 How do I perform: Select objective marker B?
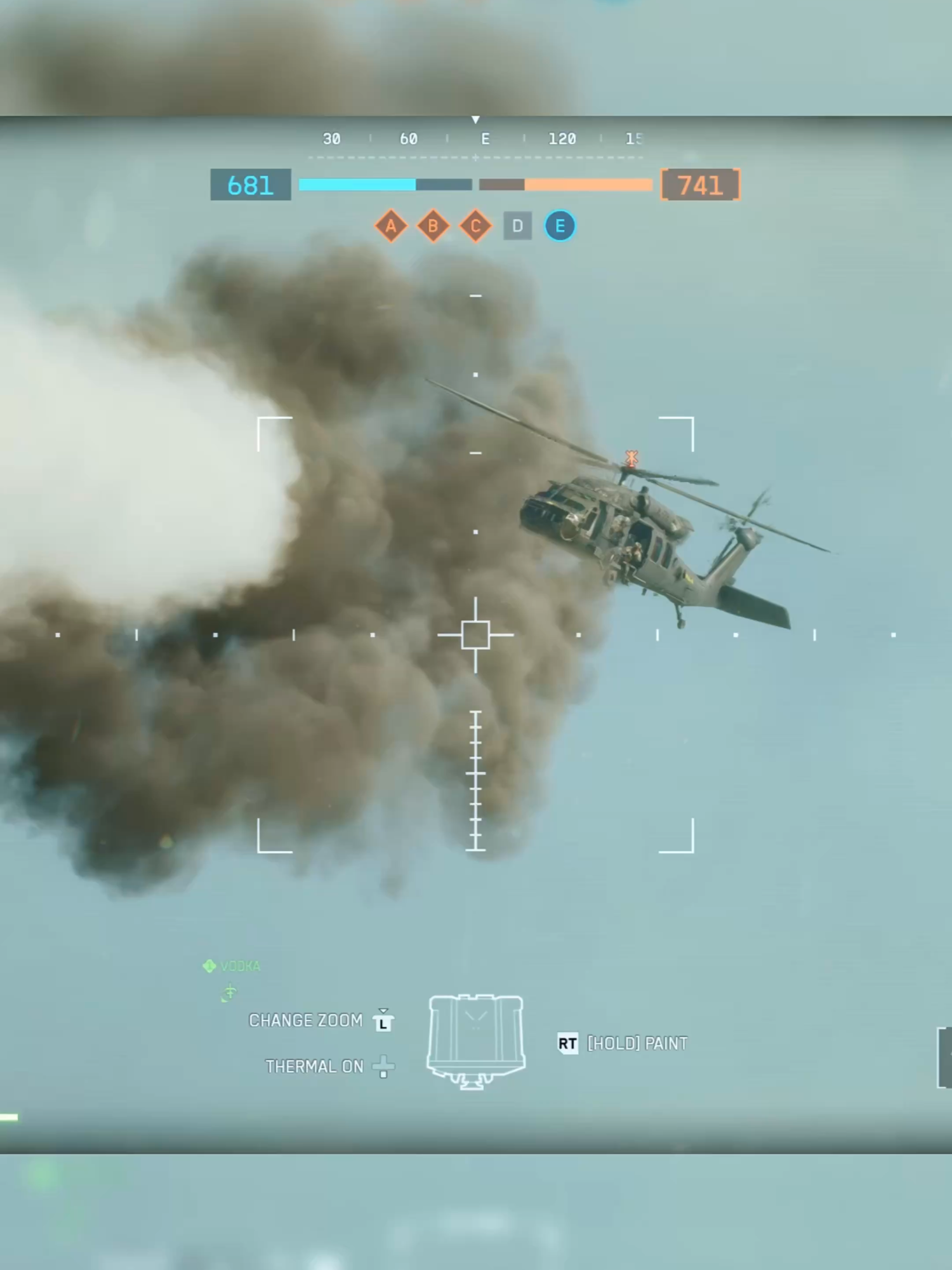tap(433, 226)
